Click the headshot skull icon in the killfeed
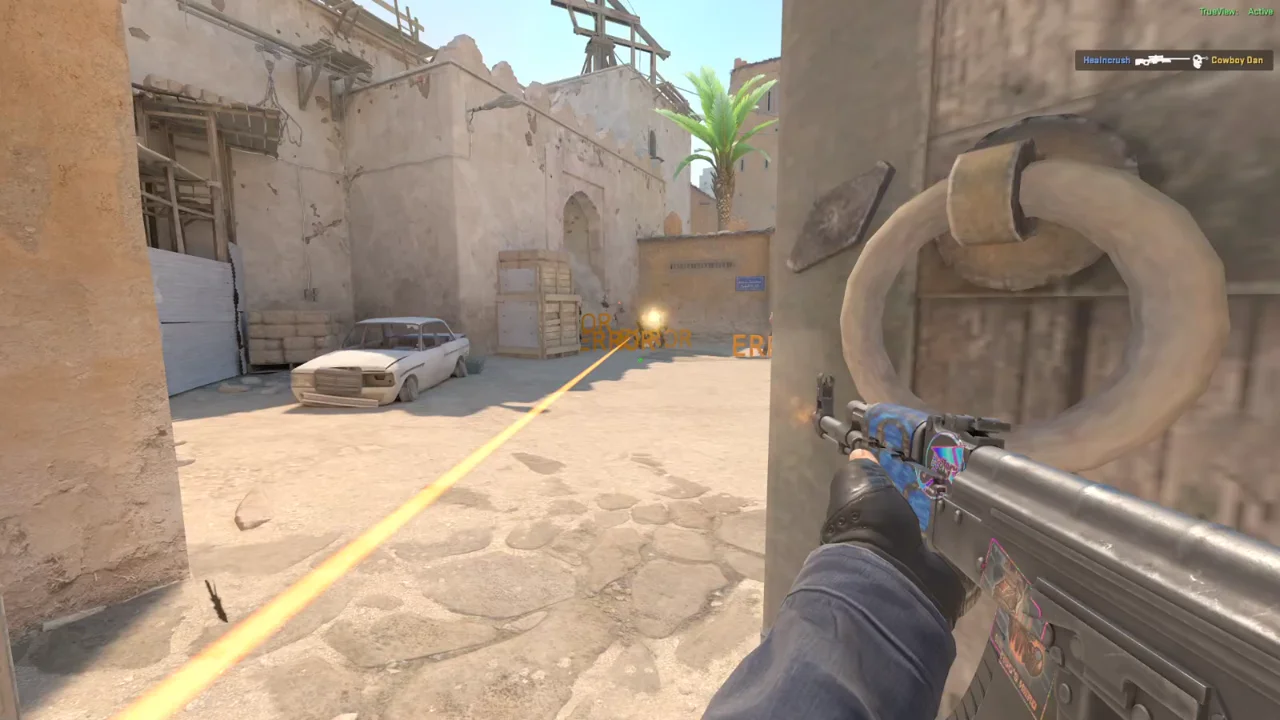The width and height of the screenshot is (1280, 720). pyautogui.click(x=1199, y=62)
